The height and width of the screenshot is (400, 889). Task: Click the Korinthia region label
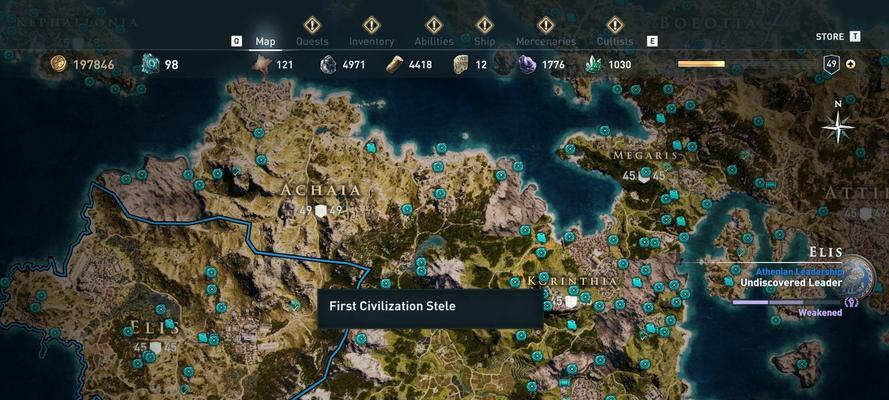click(x=571, y=282)
